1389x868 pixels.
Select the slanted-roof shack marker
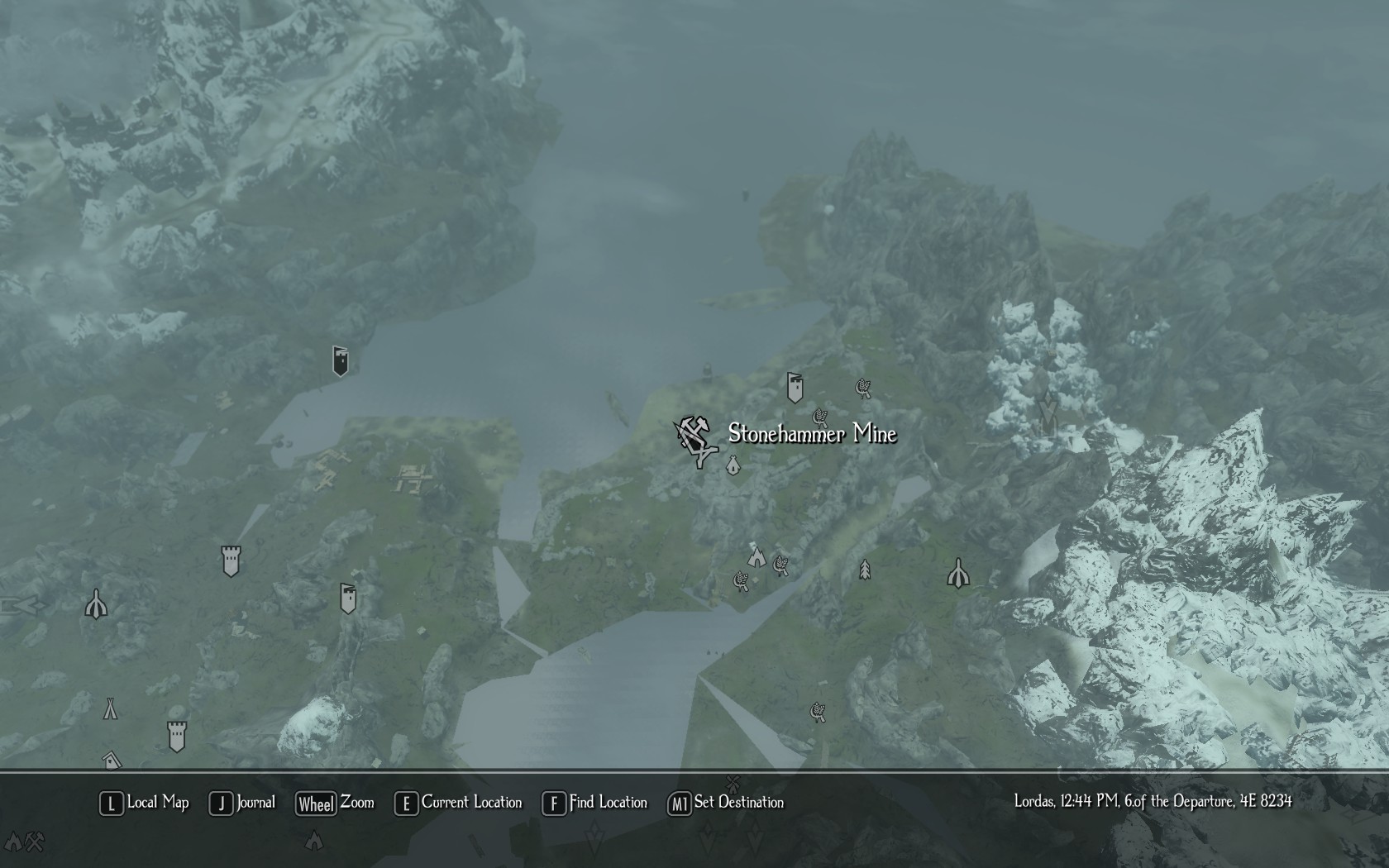[112, 759]
